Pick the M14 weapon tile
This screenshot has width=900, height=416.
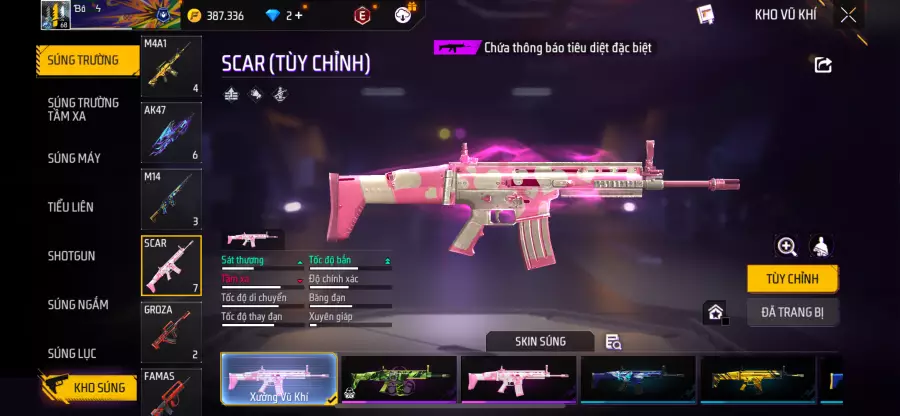[171, 199]
